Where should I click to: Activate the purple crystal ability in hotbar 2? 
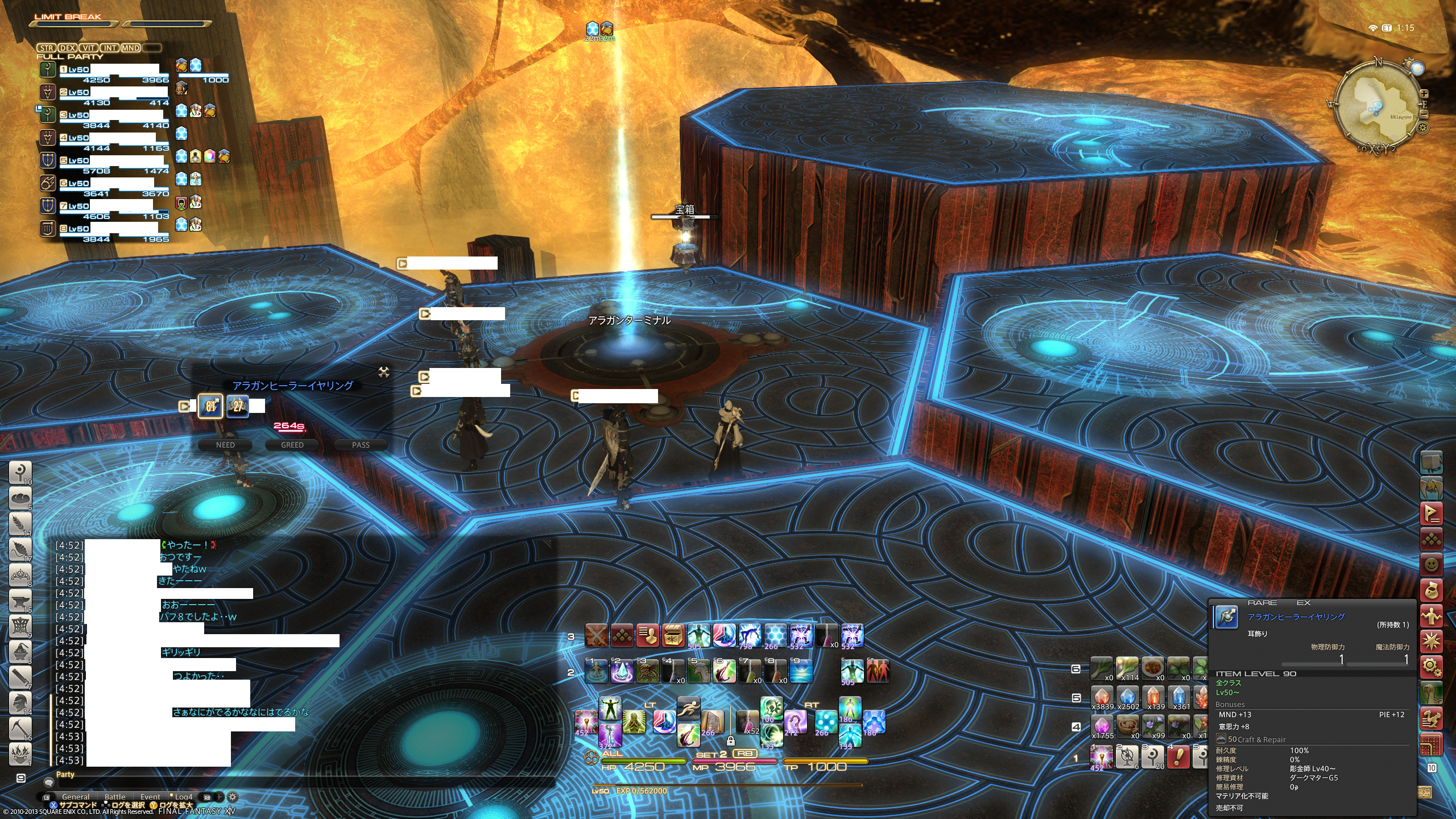coord(622,672)
